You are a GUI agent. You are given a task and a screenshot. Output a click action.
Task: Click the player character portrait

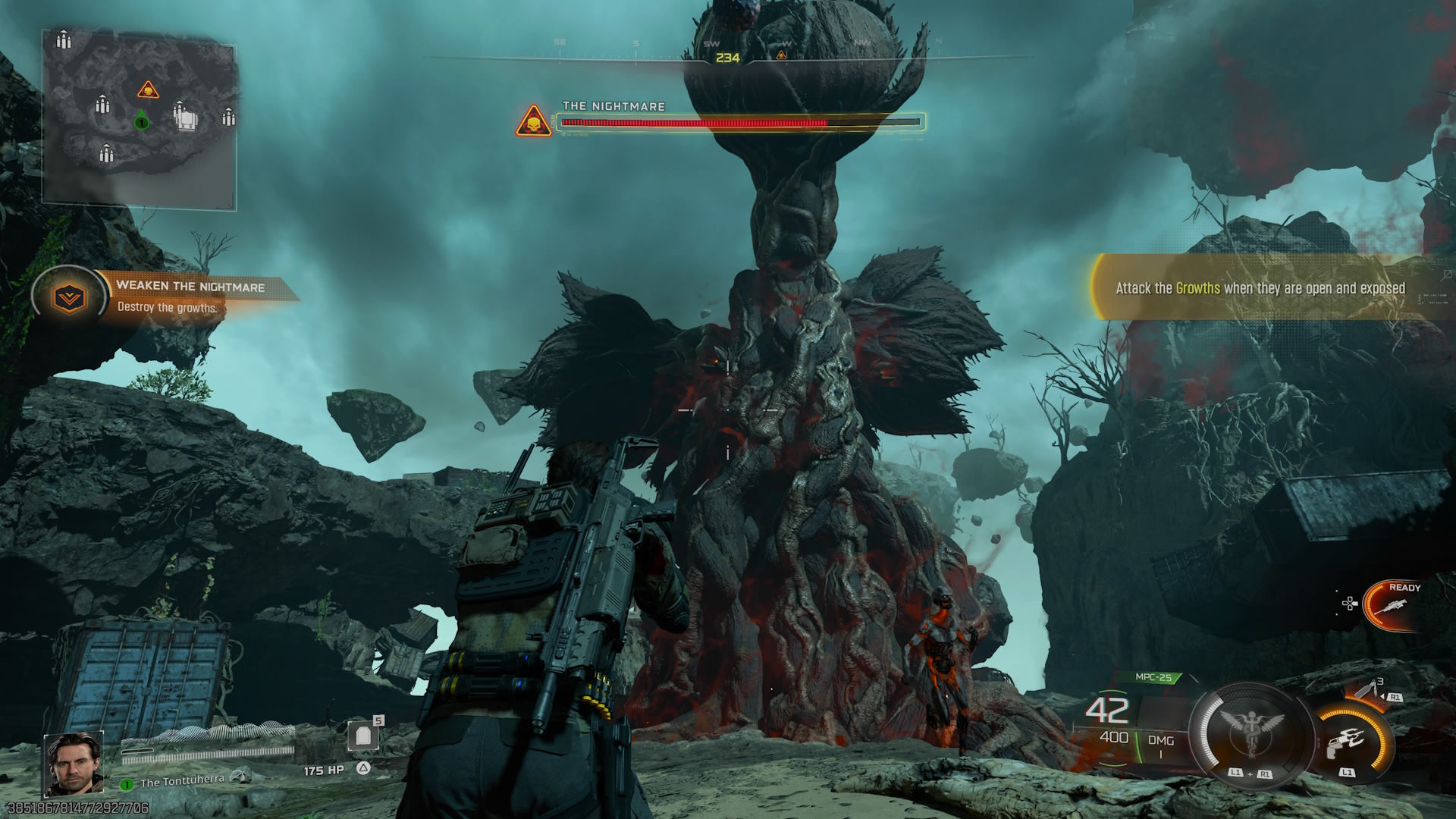pyautogui.click(x=74, y=764)
